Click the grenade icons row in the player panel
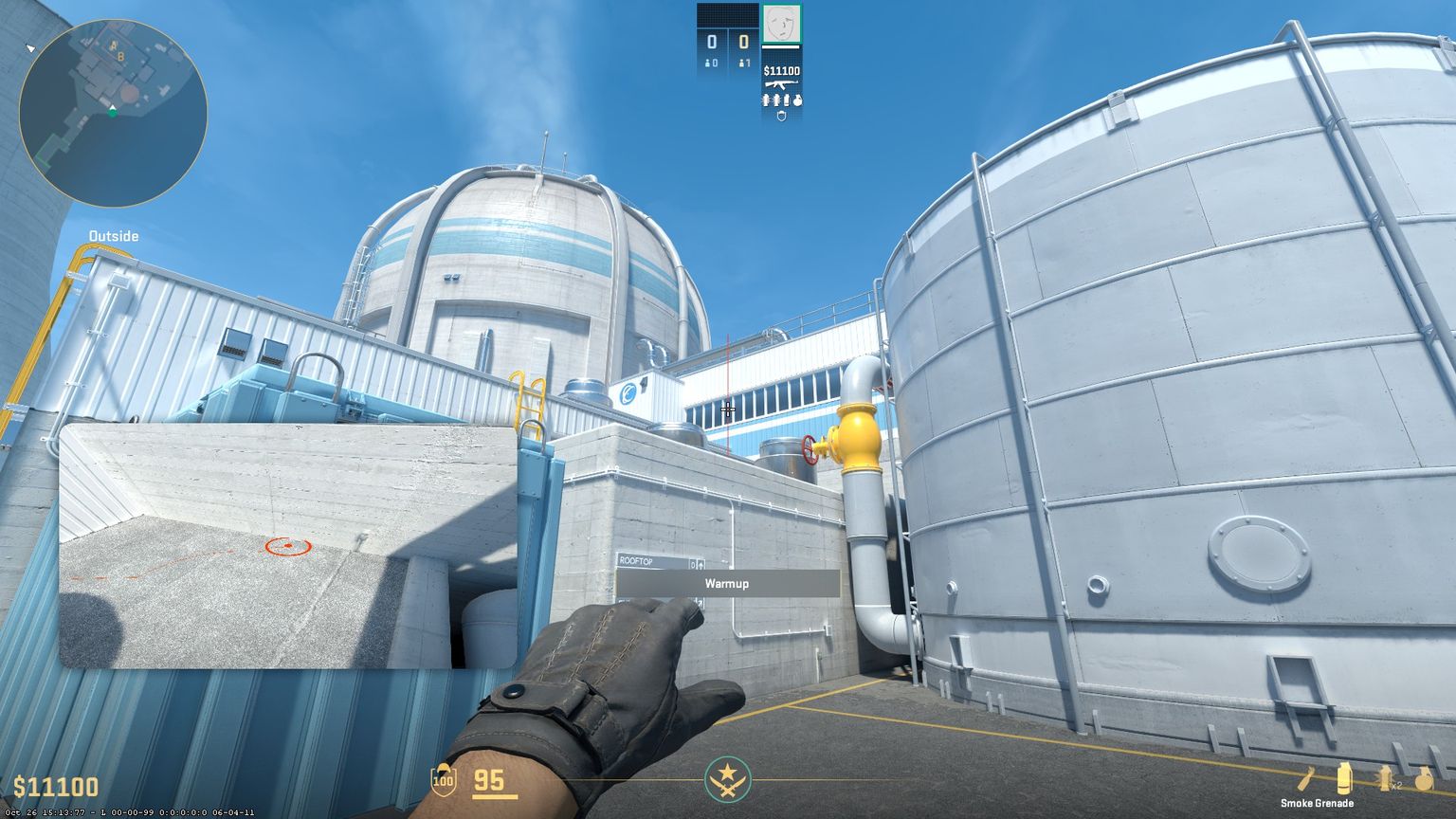Image resolution: width=1456 pixels, height=819 pixels. [x=782, y=100]
